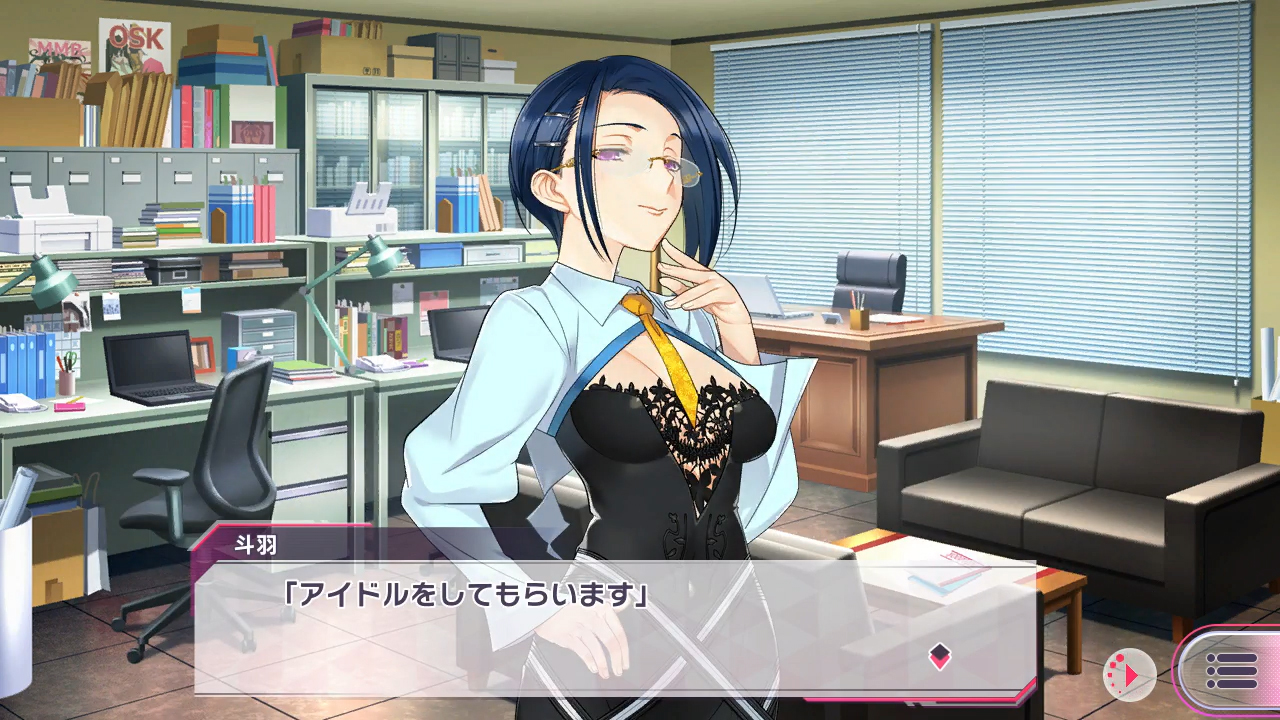Advance dialogue with the diamond continue indicator
The height and width of the screenshot is (720, 1280).
click(939, 657)
